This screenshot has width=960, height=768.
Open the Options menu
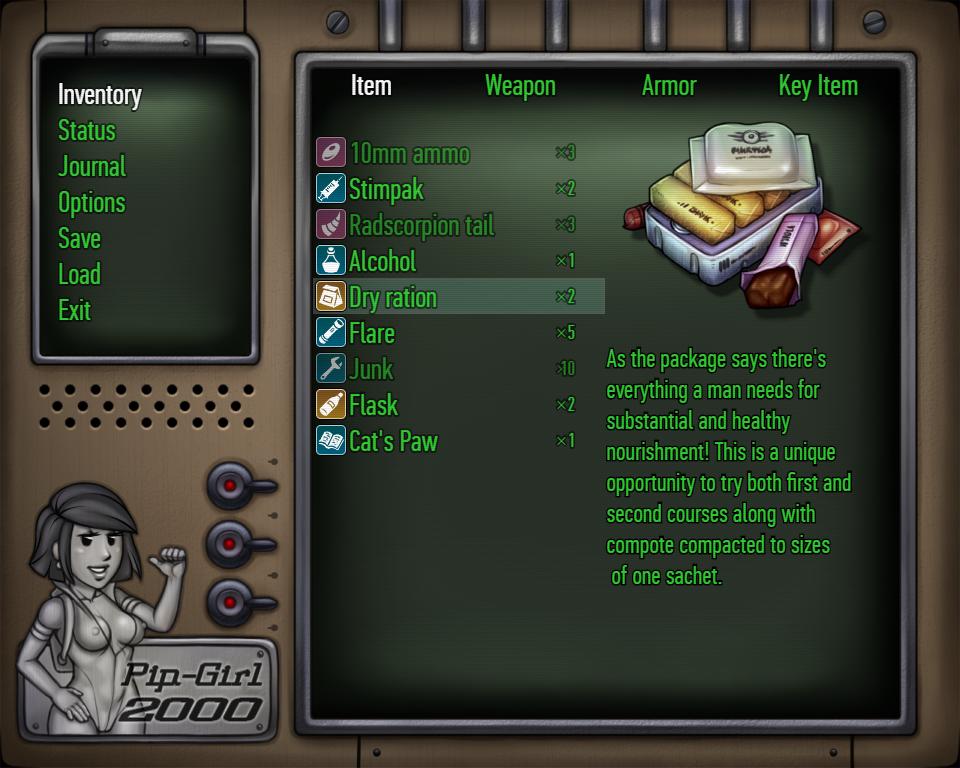click(92, 203)
